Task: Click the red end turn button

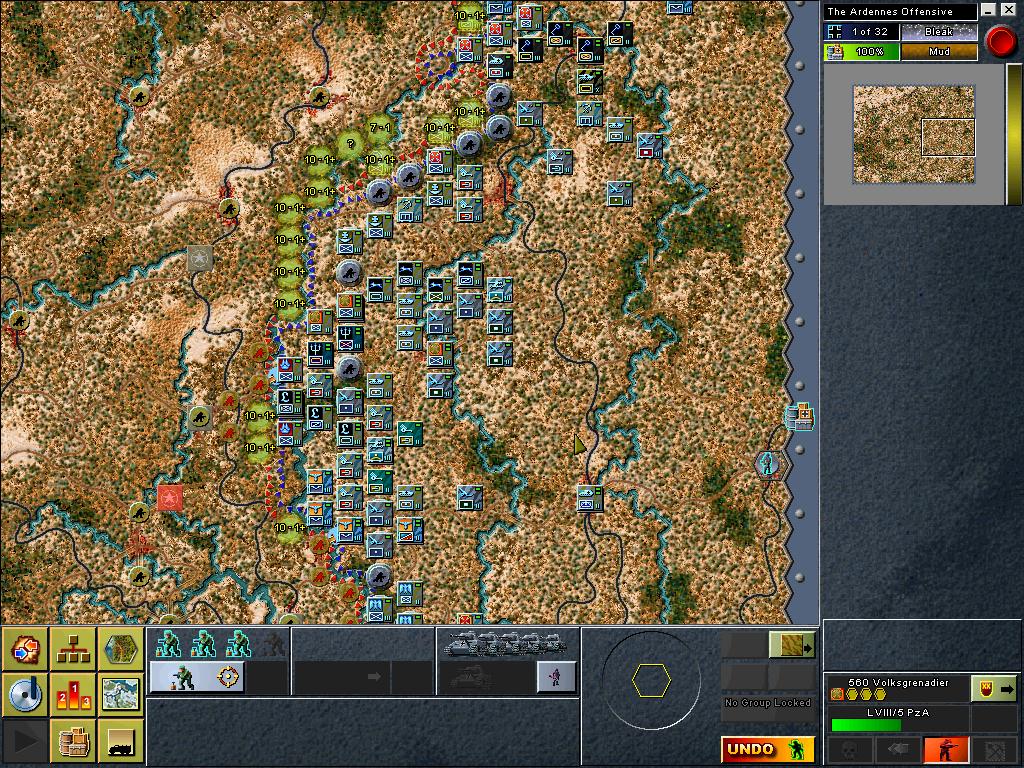Action: pos(999,41)
